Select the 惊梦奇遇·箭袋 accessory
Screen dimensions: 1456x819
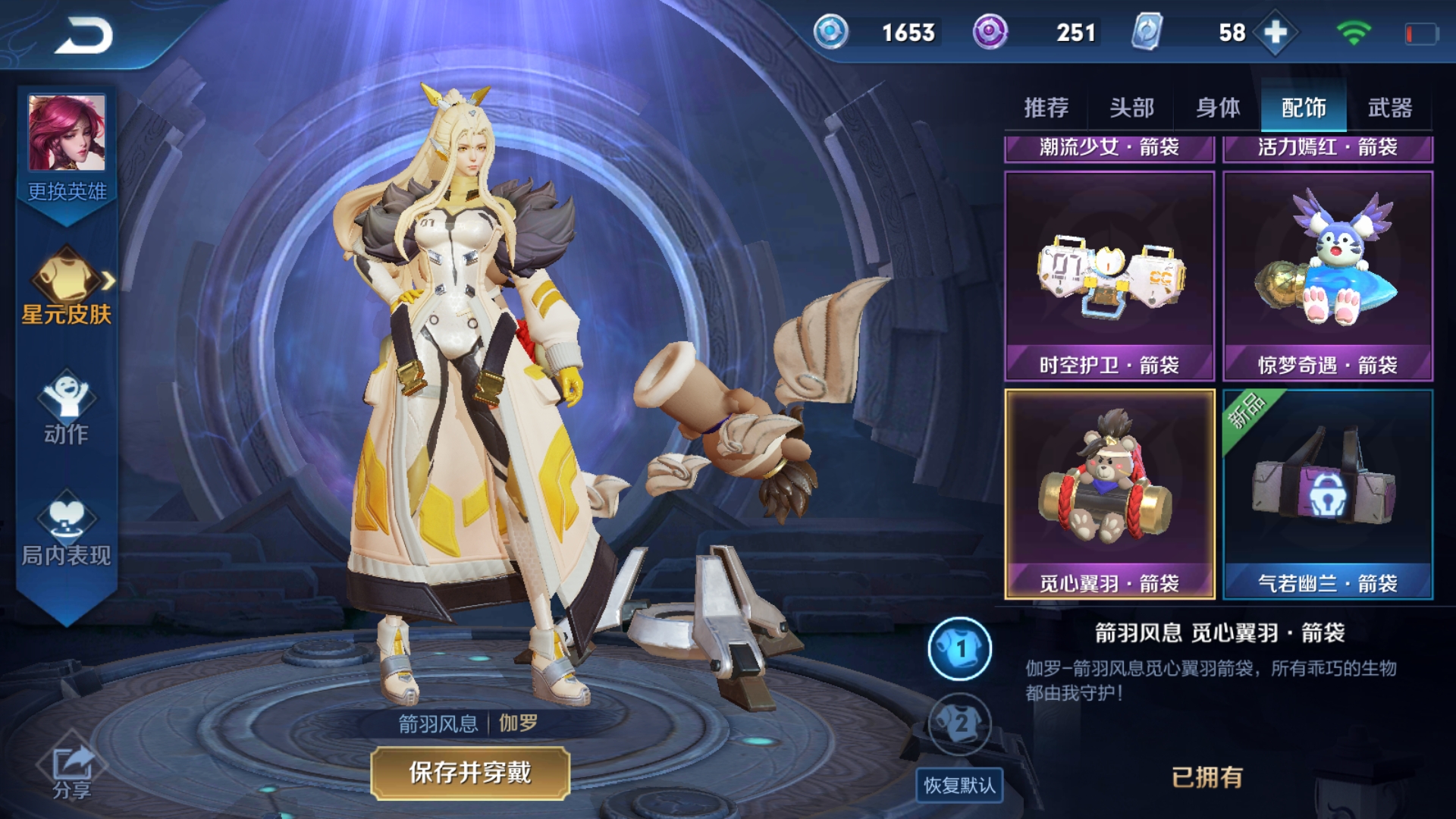click(x=1327, y=273)
